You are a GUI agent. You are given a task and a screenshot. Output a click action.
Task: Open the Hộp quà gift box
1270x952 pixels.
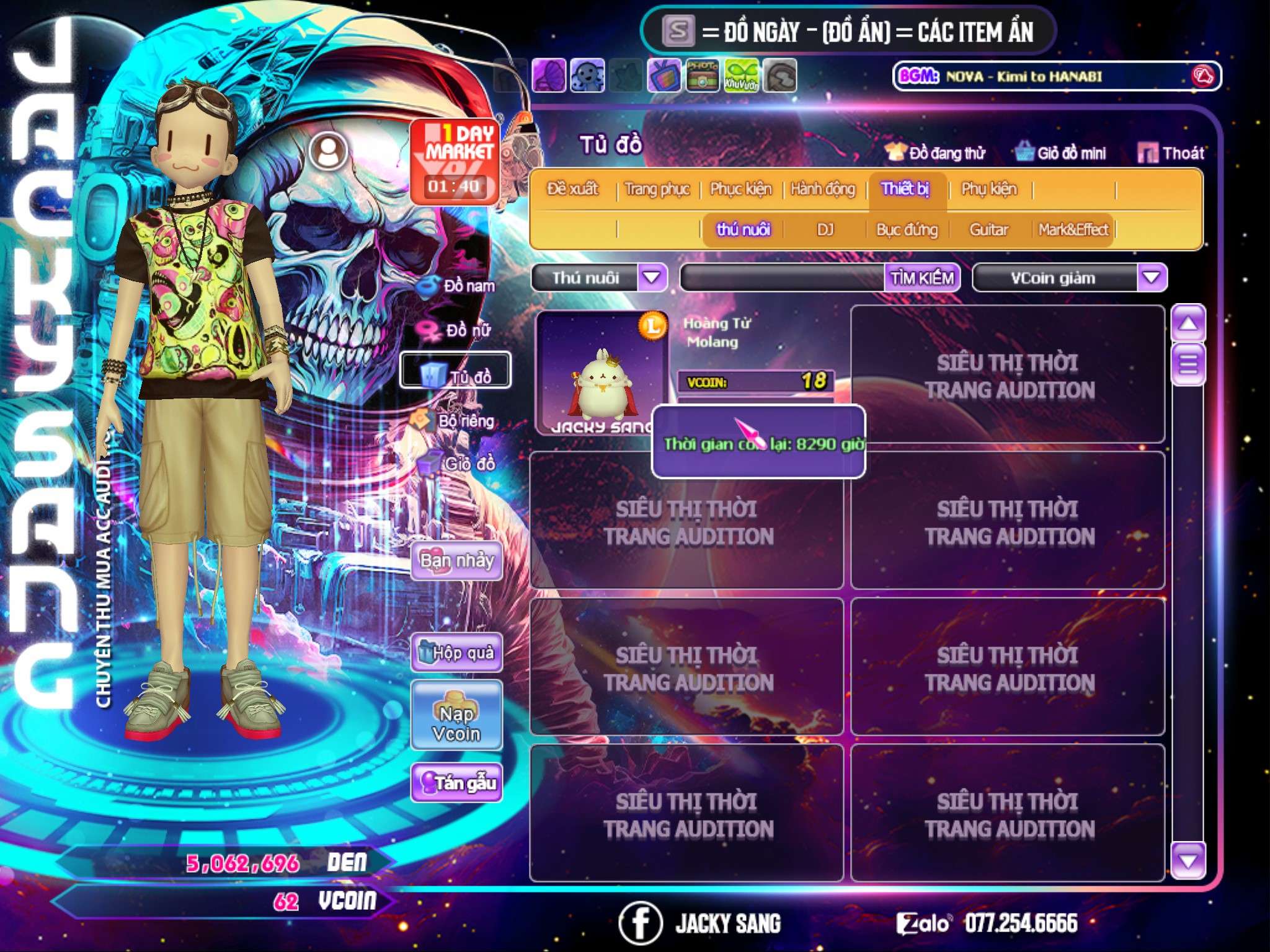pyautogui.click(x=457, y=653)
